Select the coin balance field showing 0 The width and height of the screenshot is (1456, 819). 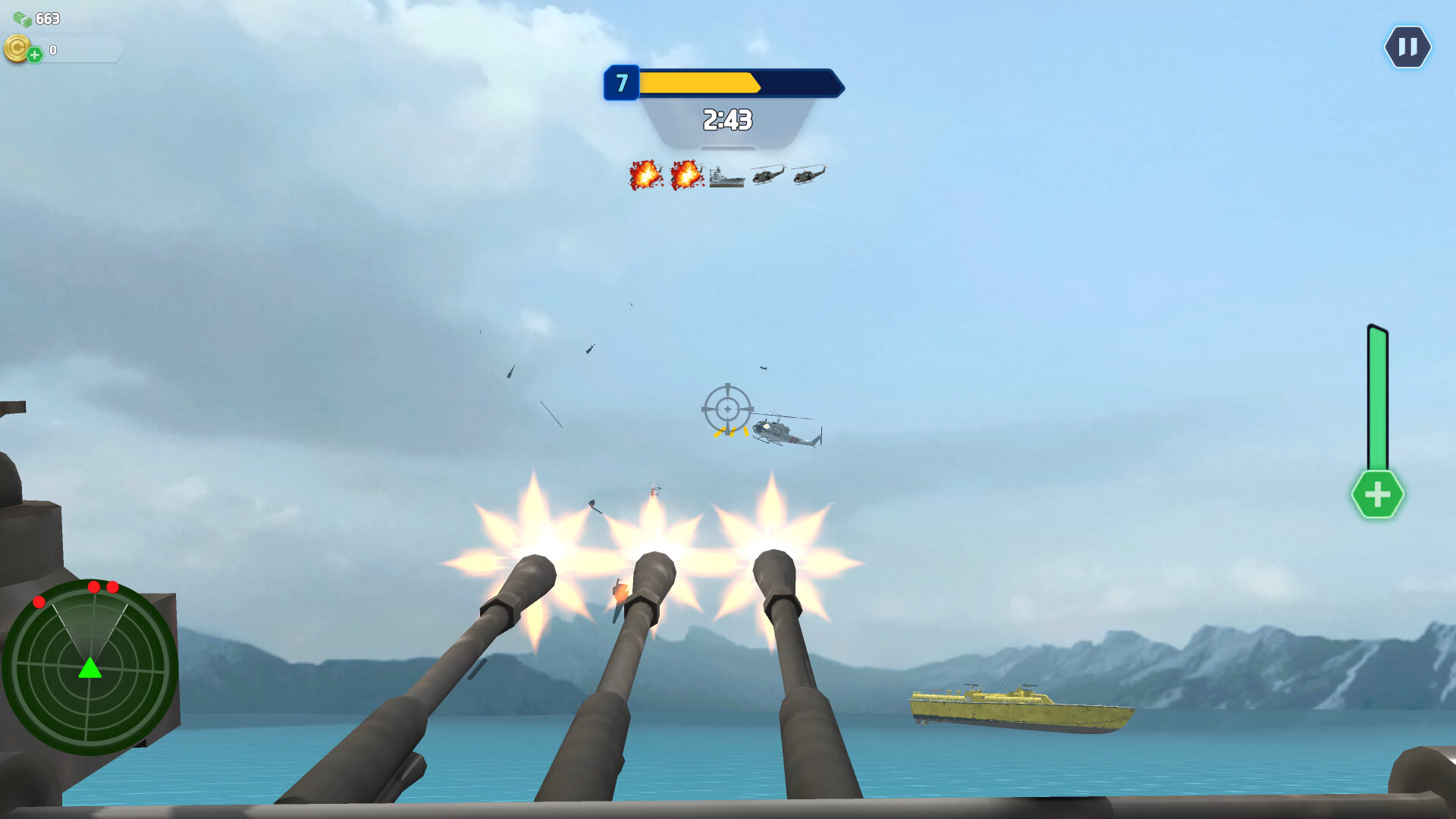[76, 51]
